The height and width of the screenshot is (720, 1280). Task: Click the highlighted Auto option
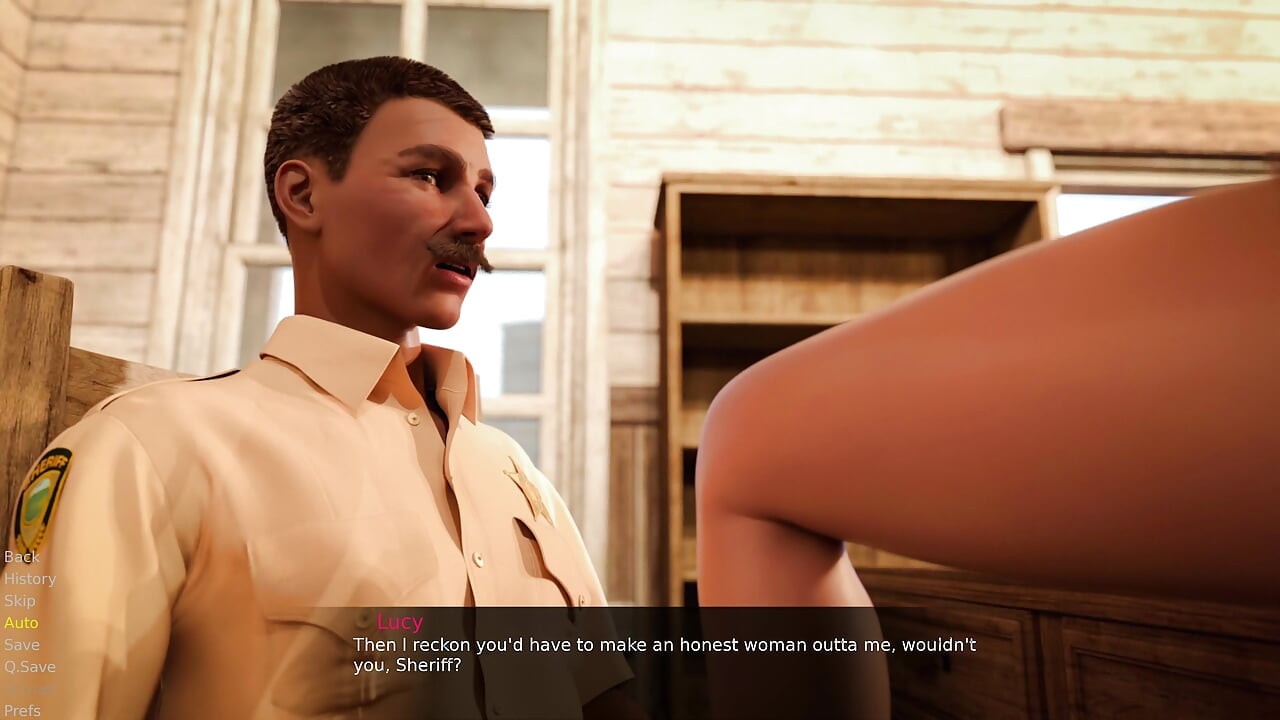click(22, 622)
